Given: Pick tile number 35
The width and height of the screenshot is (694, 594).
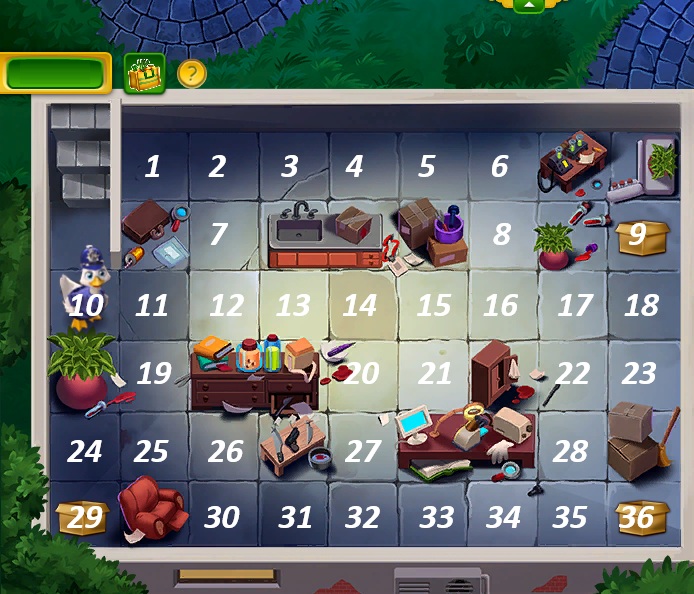Looking at the screenshot, I should (x=570, y=517).
